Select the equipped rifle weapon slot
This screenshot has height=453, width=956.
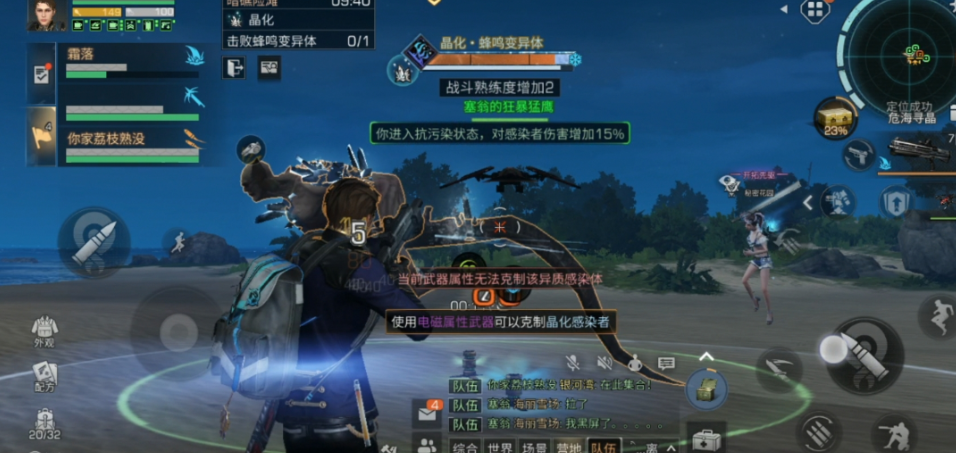point(918,151)
